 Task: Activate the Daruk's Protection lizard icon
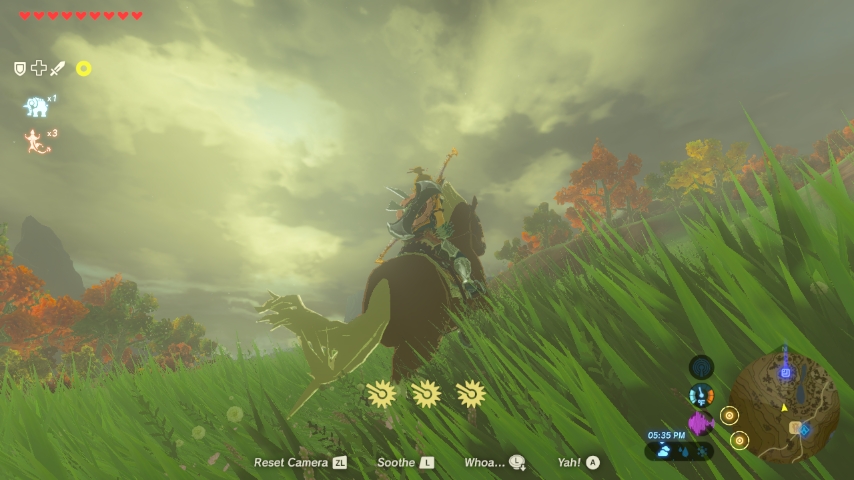coord(37,141)
